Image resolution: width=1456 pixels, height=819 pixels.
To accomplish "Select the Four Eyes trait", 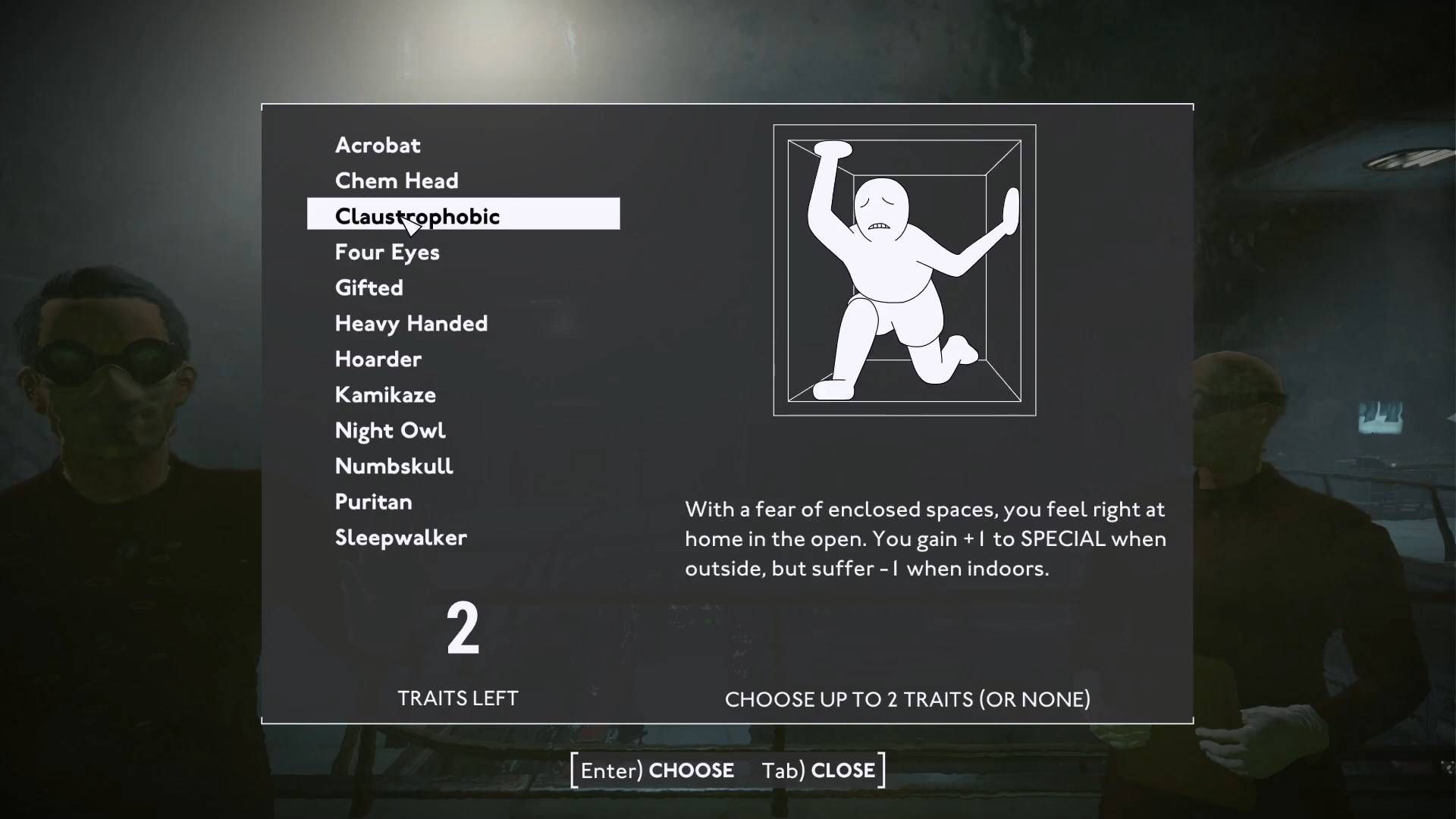I will point(387,252).
